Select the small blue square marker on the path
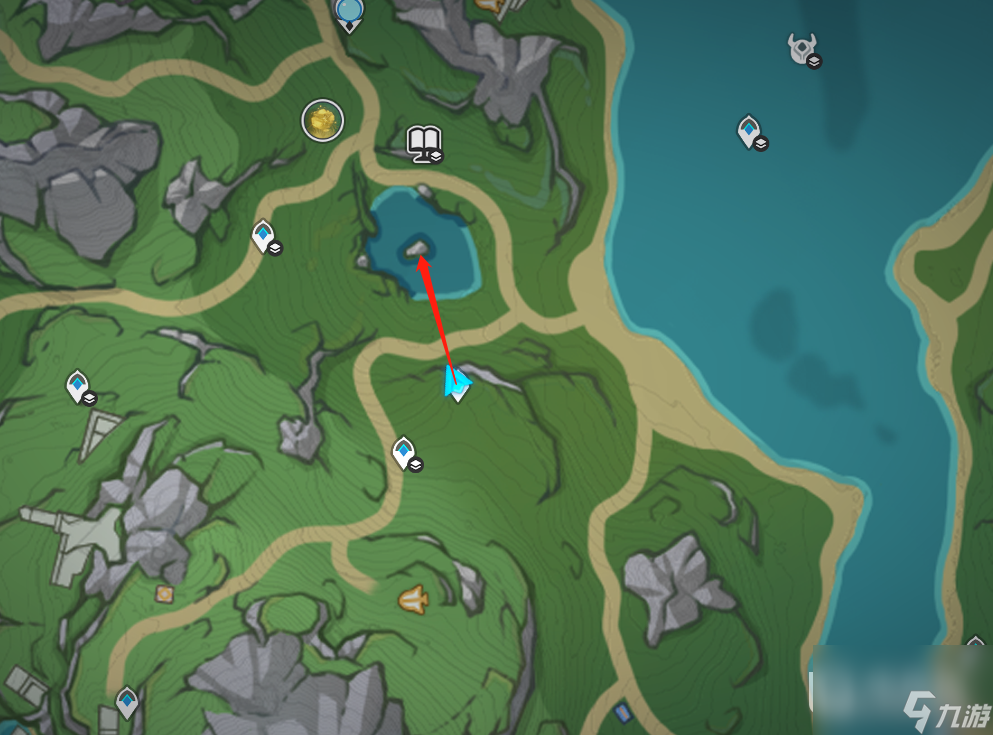Screen dimensions: 993x735 [x=623, y=713]
